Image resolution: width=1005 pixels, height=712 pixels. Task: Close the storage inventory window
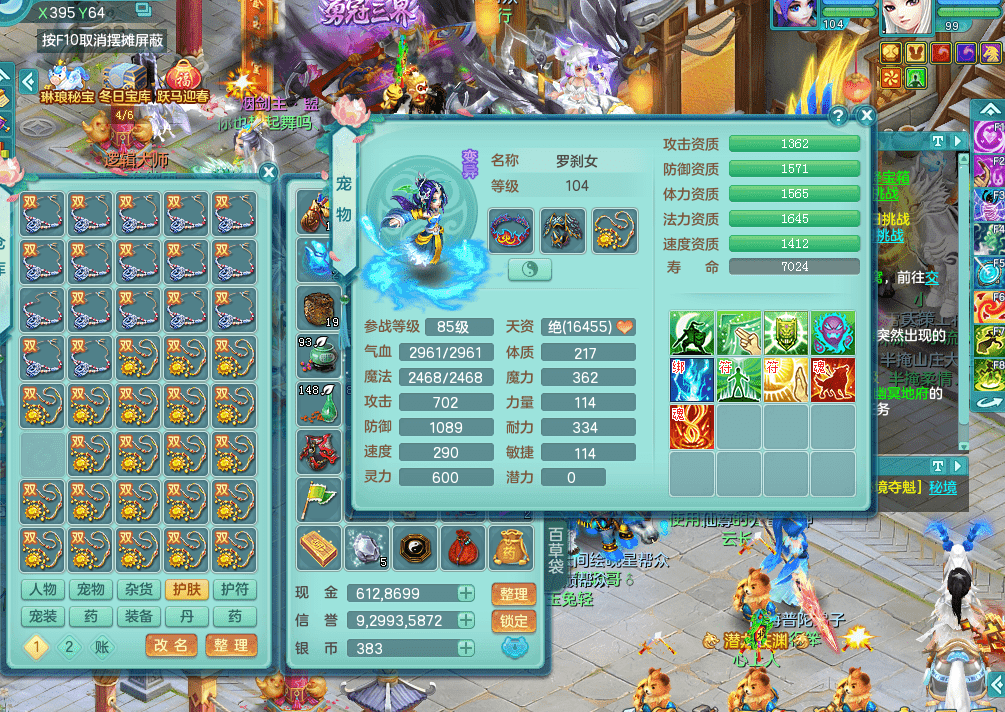(268, 172)
